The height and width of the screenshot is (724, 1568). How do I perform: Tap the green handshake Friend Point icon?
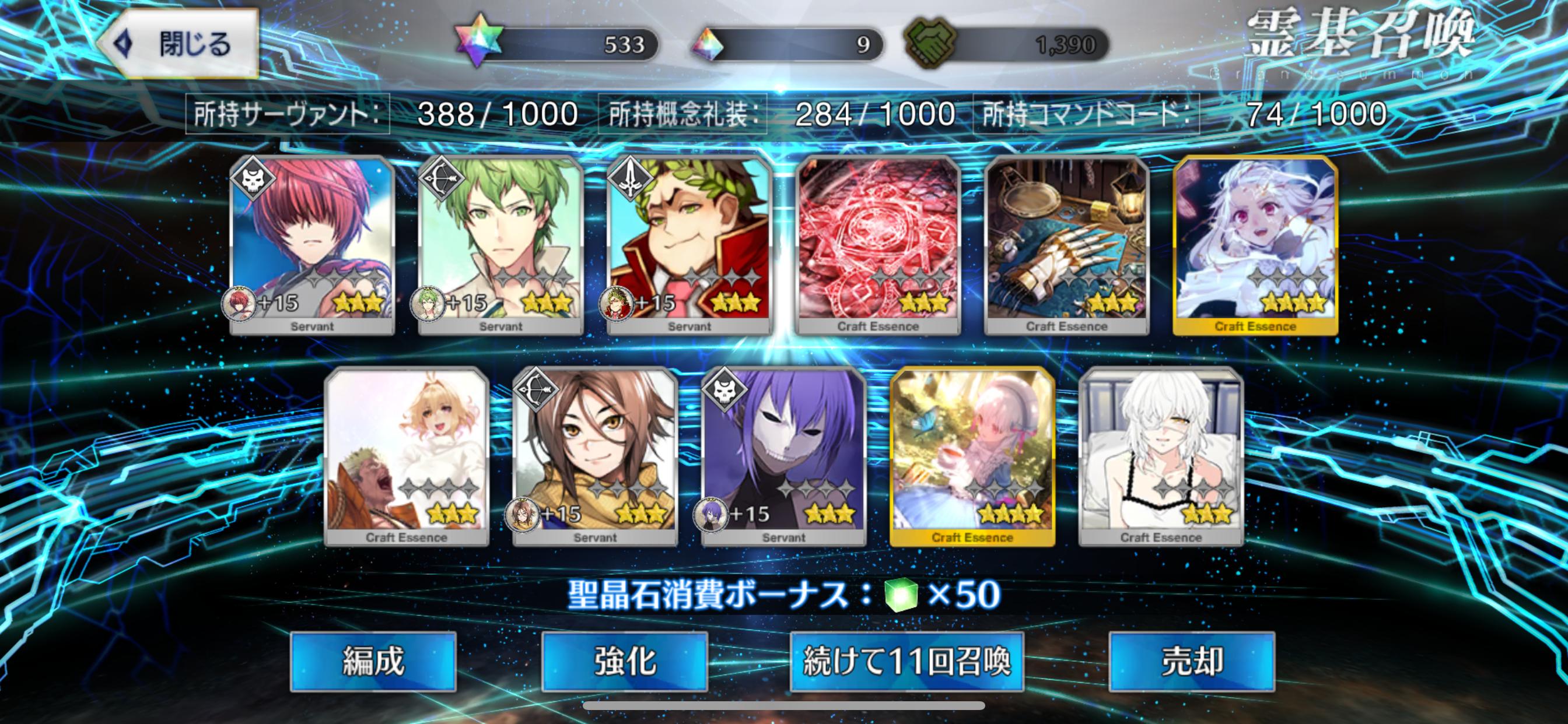[x=930, y=44]
